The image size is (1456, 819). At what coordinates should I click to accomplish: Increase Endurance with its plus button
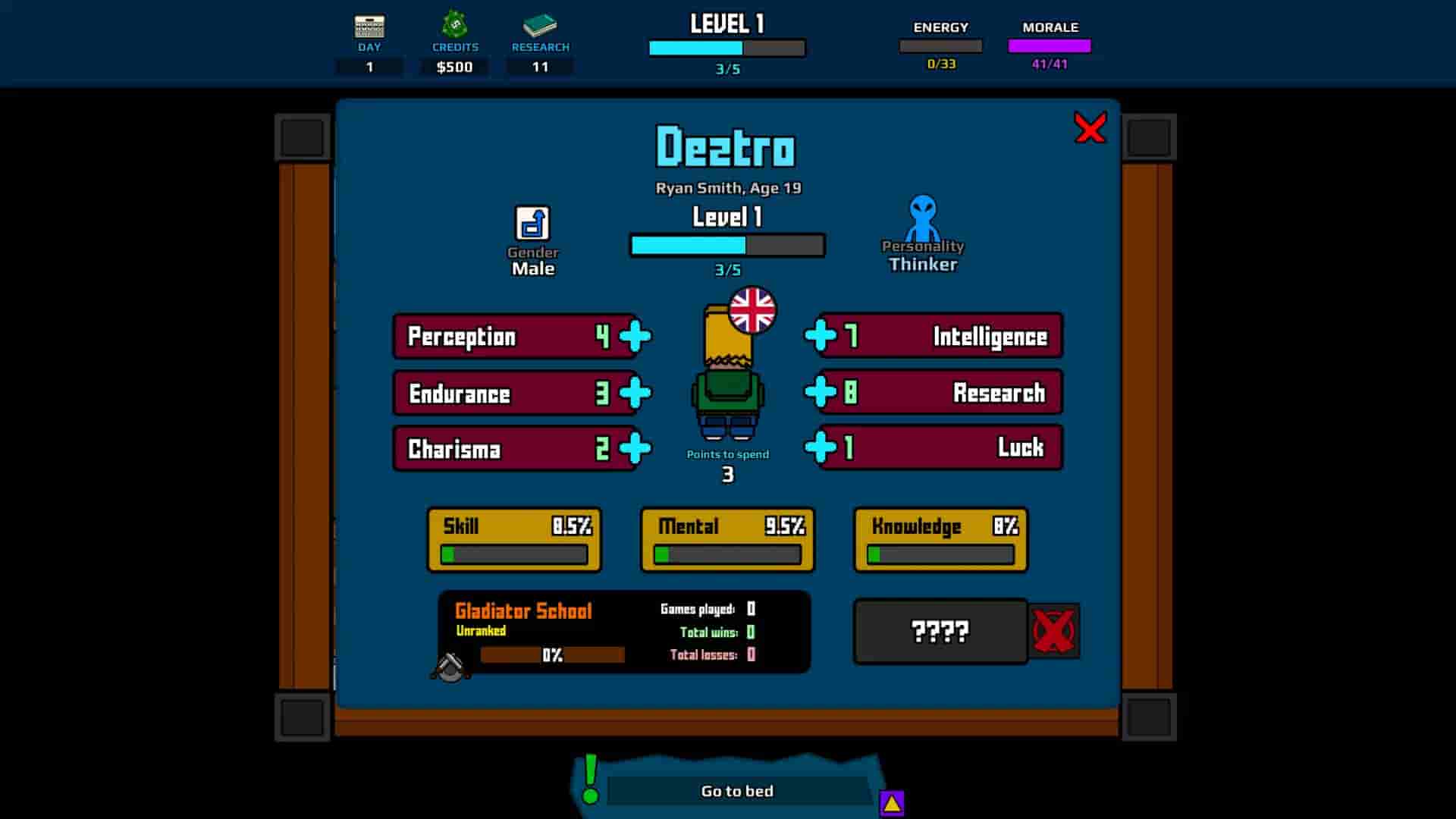coord(634,391)
